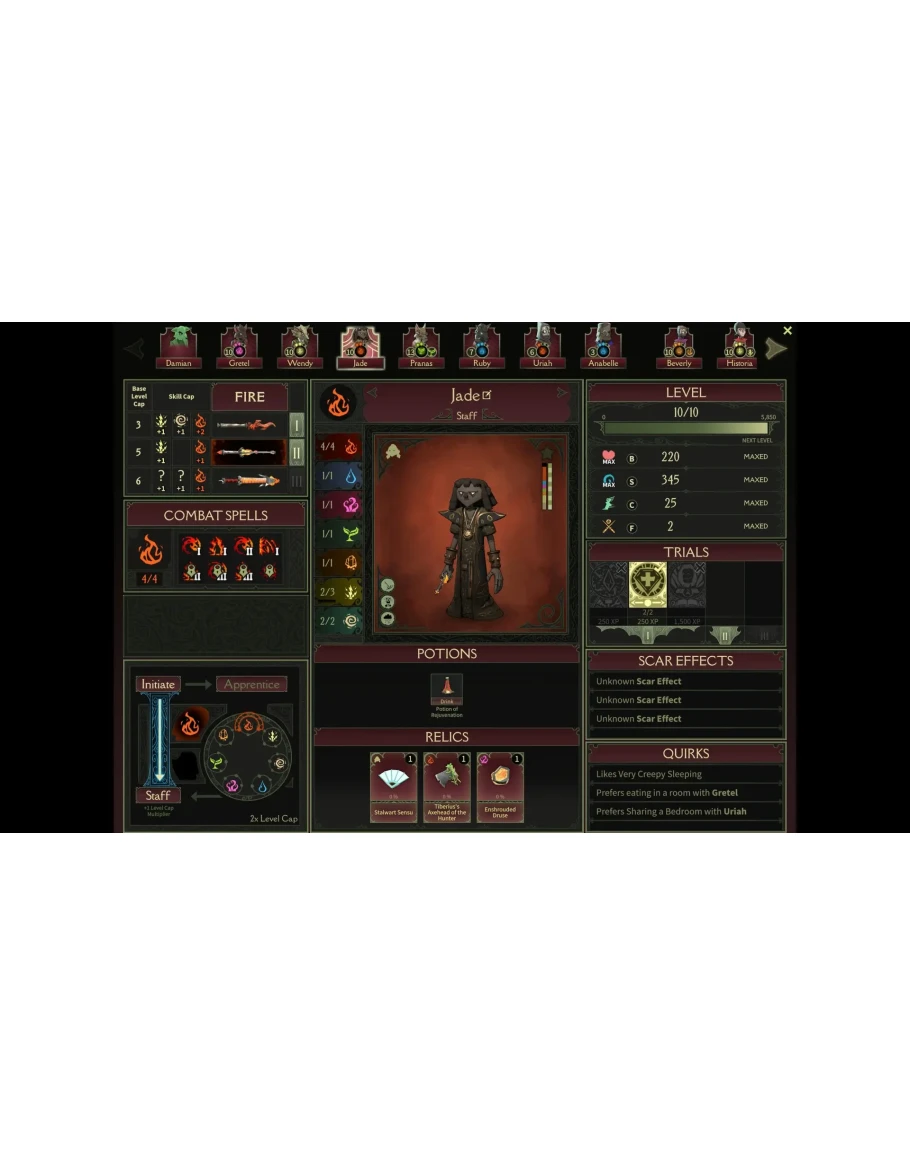Edit Jade's name with the pencil icon

487,395
